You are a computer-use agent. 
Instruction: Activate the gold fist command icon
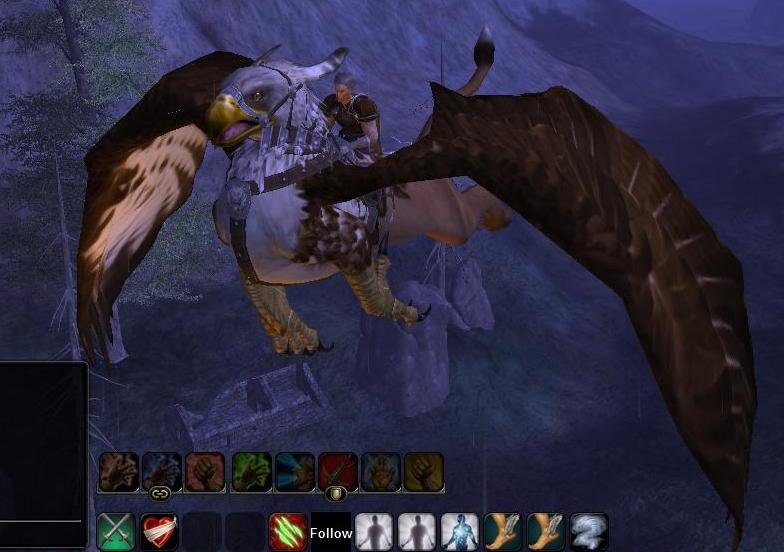[424, 472]
